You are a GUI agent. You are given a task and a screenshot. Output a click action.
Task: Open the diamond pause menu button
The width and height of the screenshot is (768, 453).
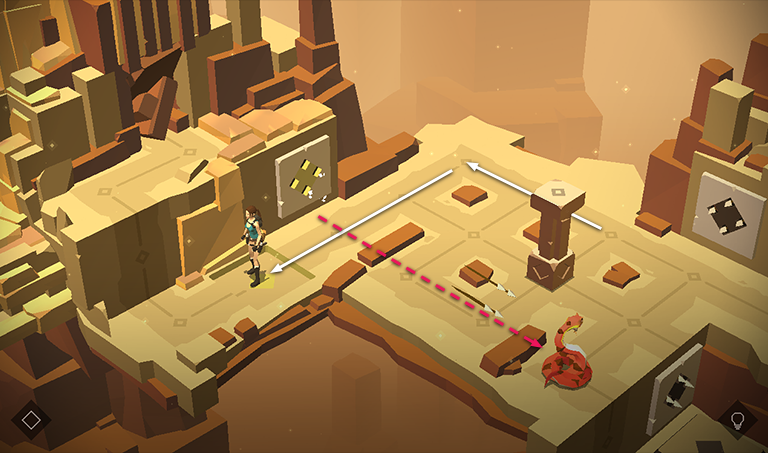pos(31,419)
